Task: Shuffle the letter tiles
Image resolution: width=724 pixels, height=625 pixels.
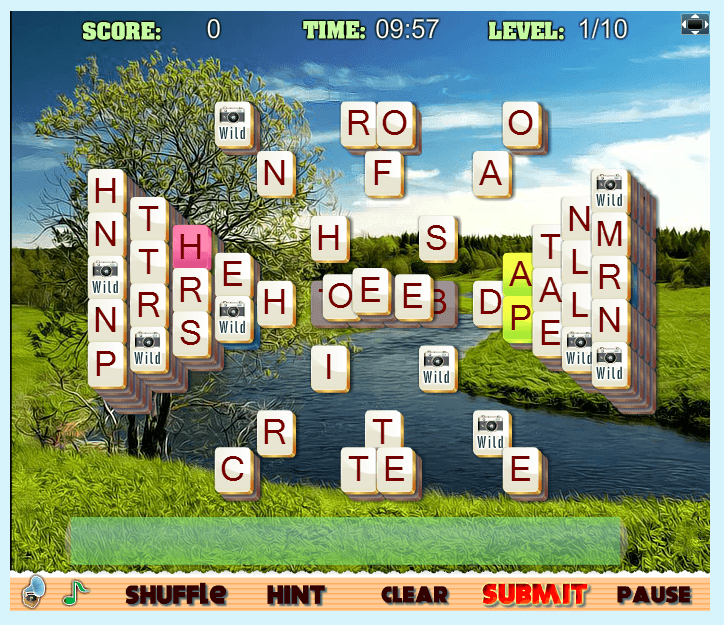Action: [176, 594]
